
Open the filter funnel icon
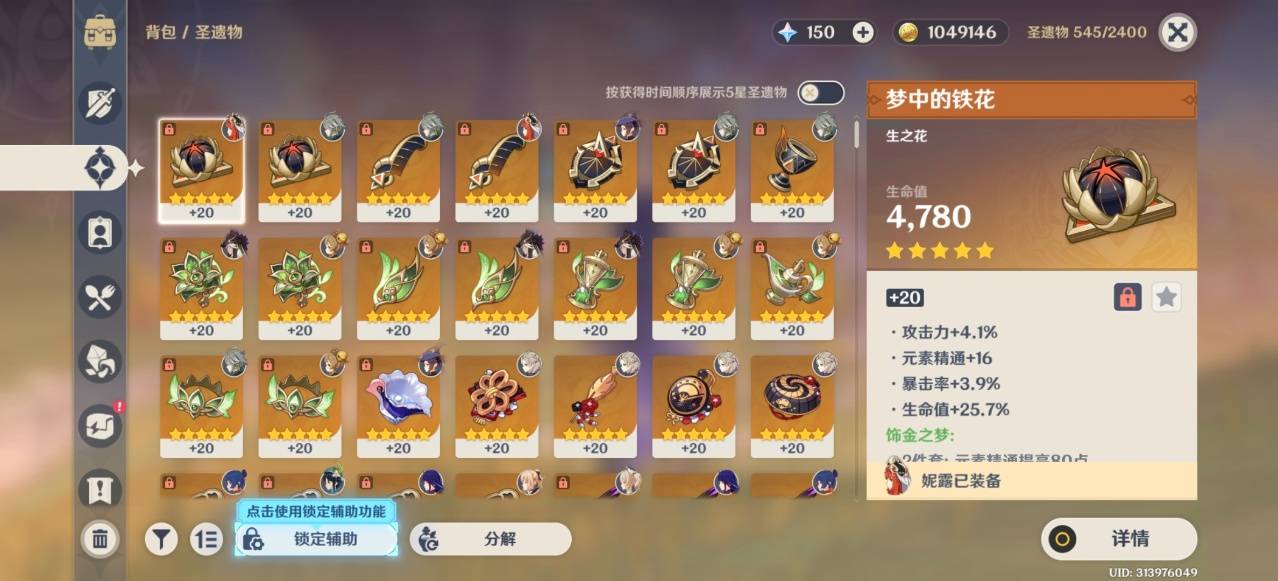(161, 539)
